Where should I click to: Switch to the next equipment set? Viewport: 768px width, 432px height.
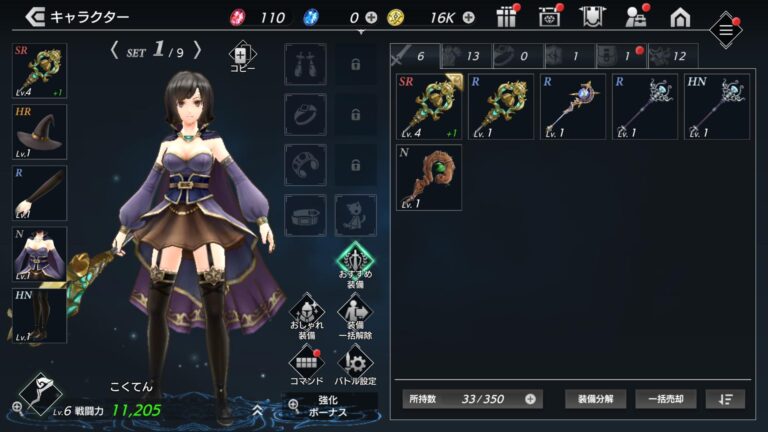197,49
